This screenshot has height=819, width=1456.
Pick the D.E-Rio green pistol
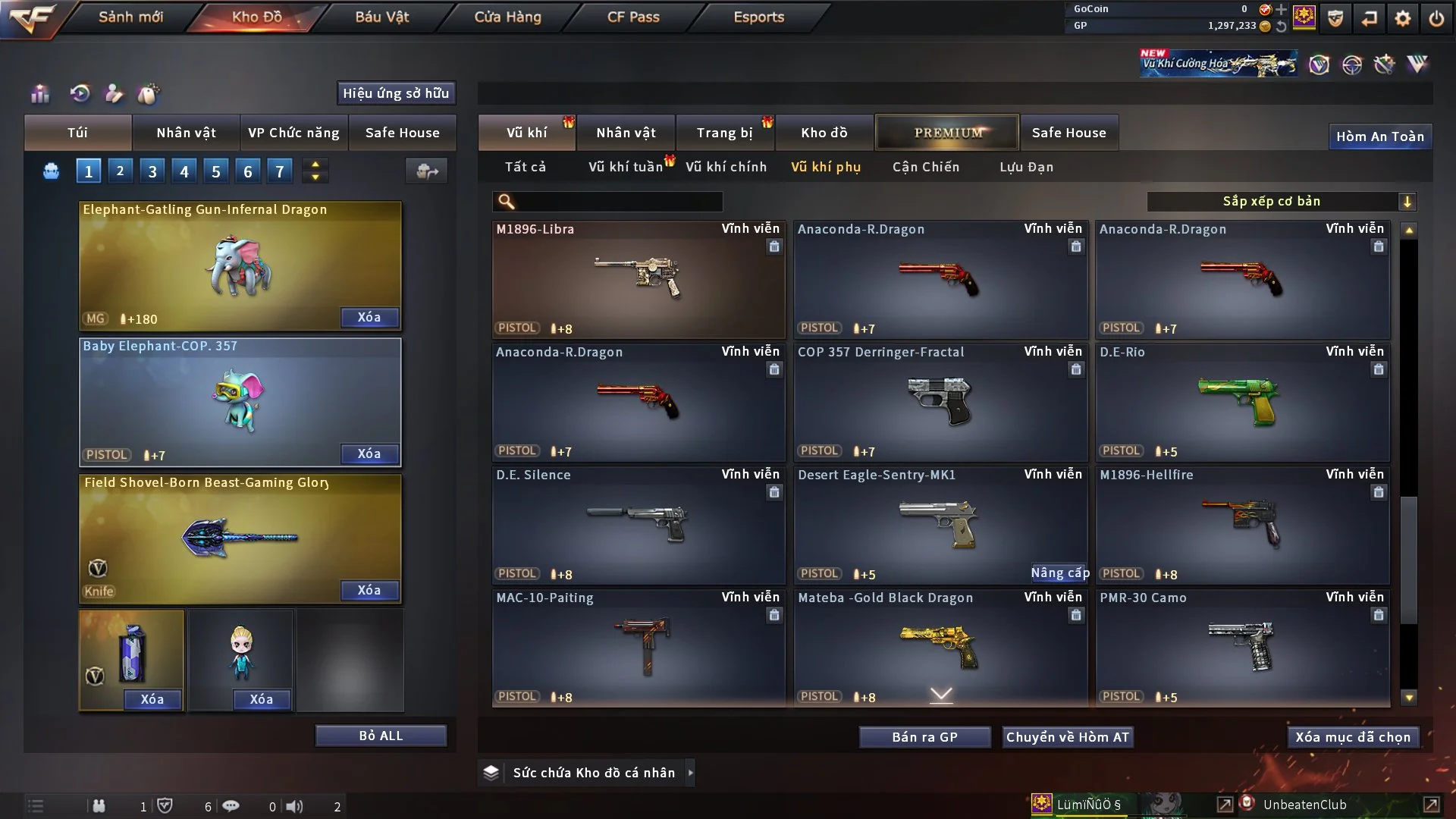coord(1242,401)
